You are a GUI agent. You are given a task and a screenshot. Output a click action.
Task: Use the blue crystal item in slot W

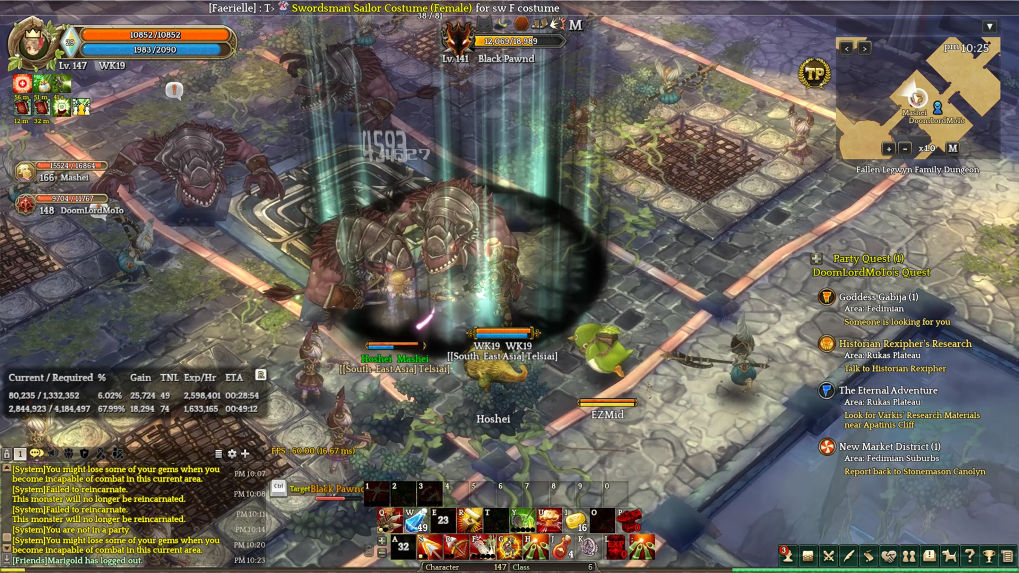416,521
